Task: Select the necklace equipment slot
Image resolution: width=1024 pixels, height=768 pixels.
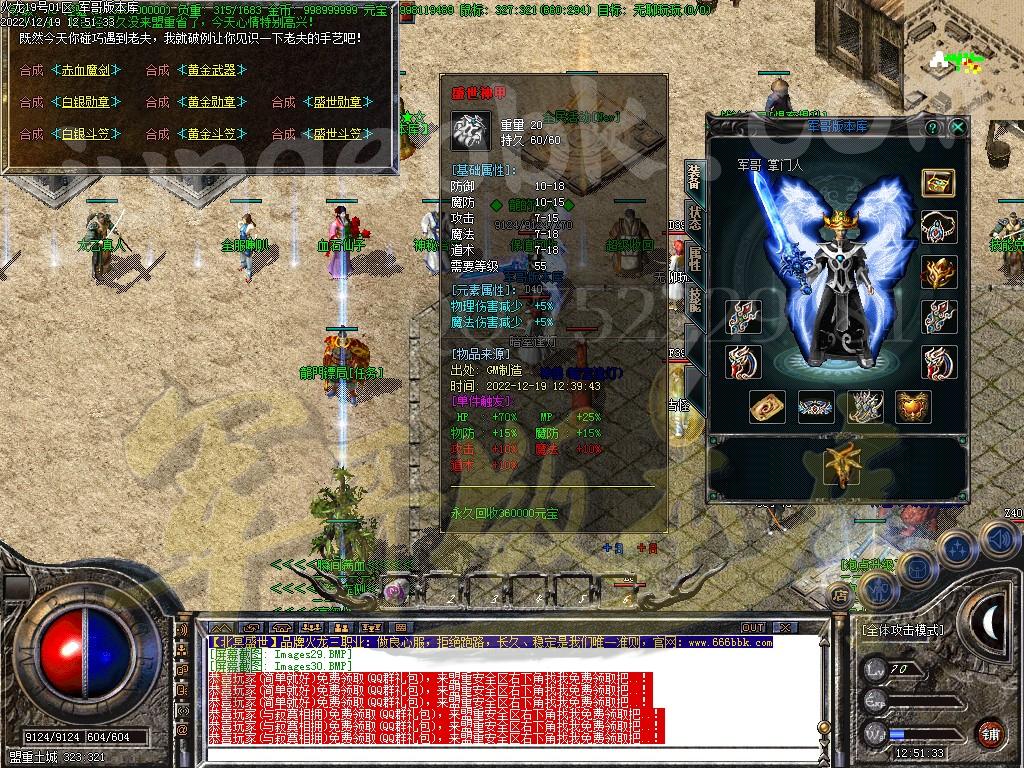Action: pyautogui.click(x=938, y=226)
